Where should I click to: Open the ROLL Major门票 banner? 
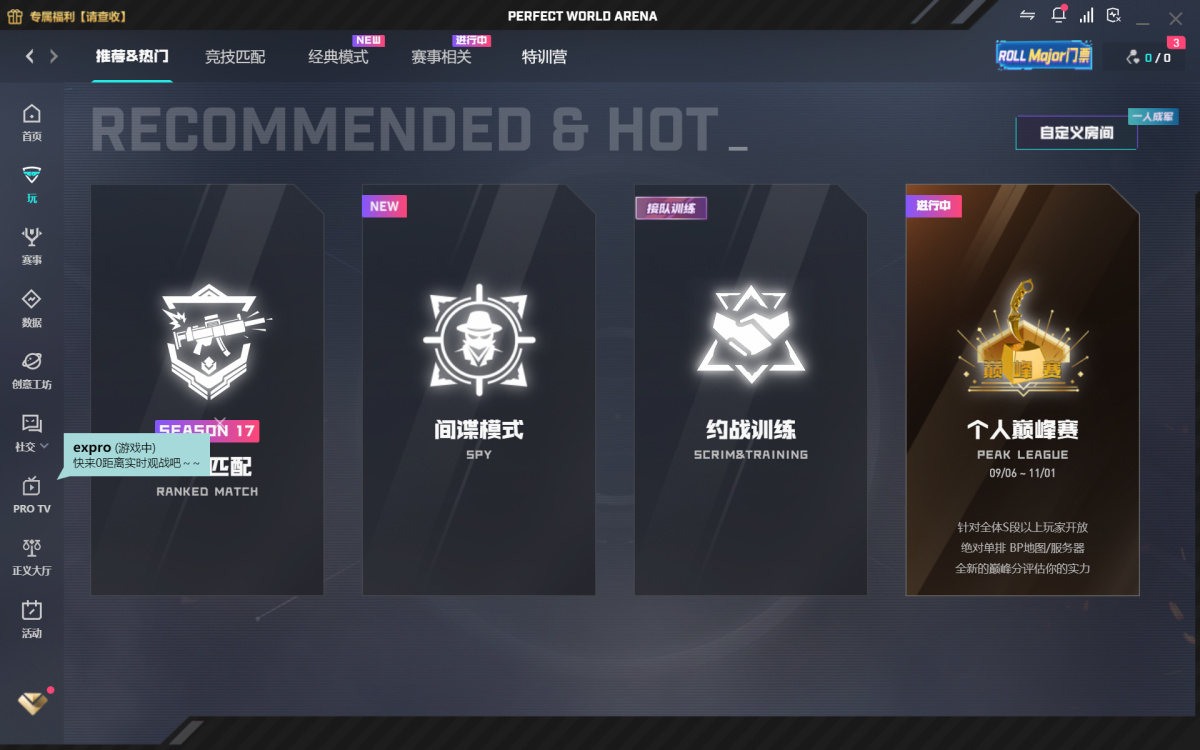(1044, 56)
